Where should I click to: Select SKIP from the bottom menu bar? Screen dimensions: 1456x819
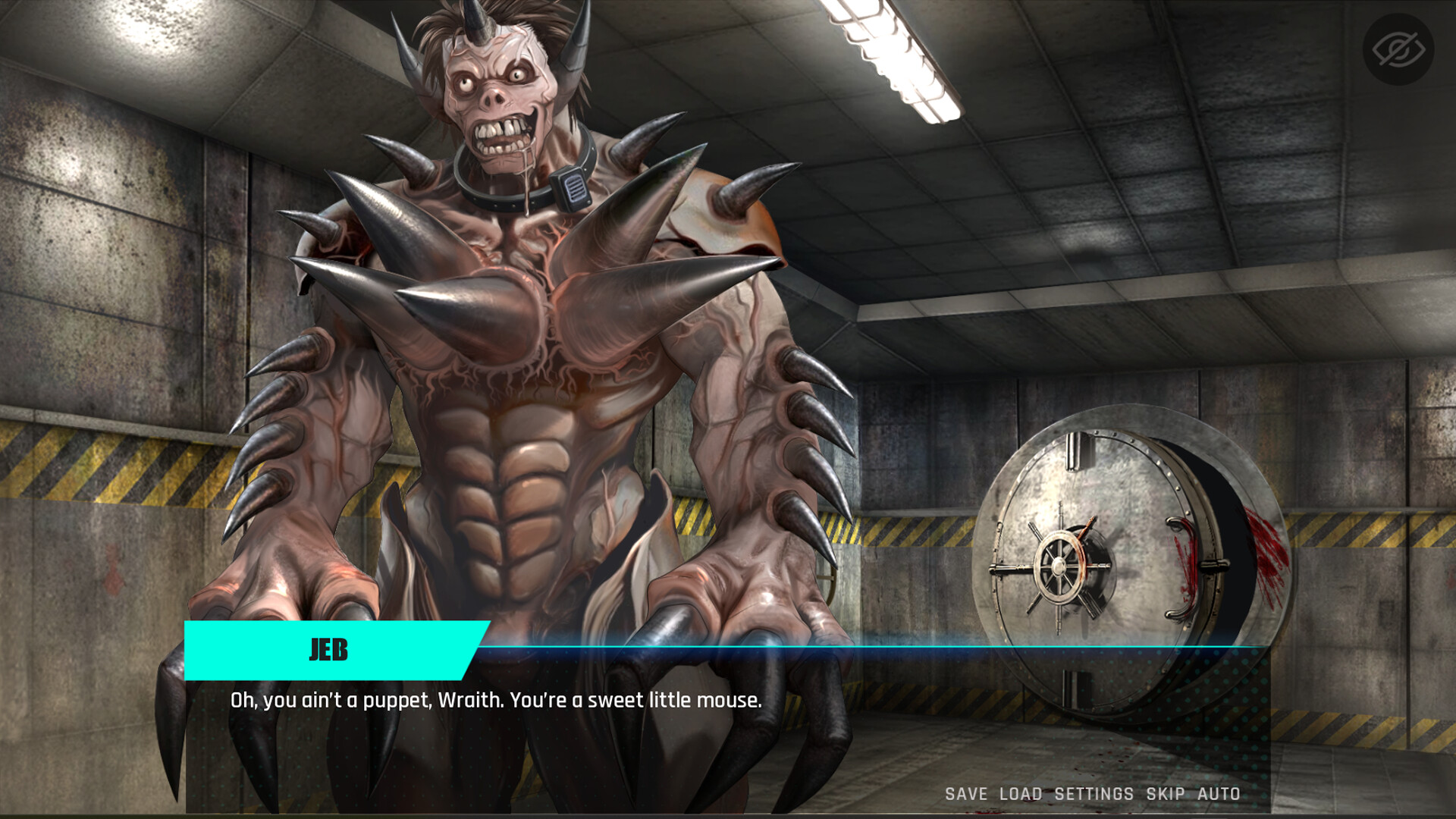[x=1165, y=793]
